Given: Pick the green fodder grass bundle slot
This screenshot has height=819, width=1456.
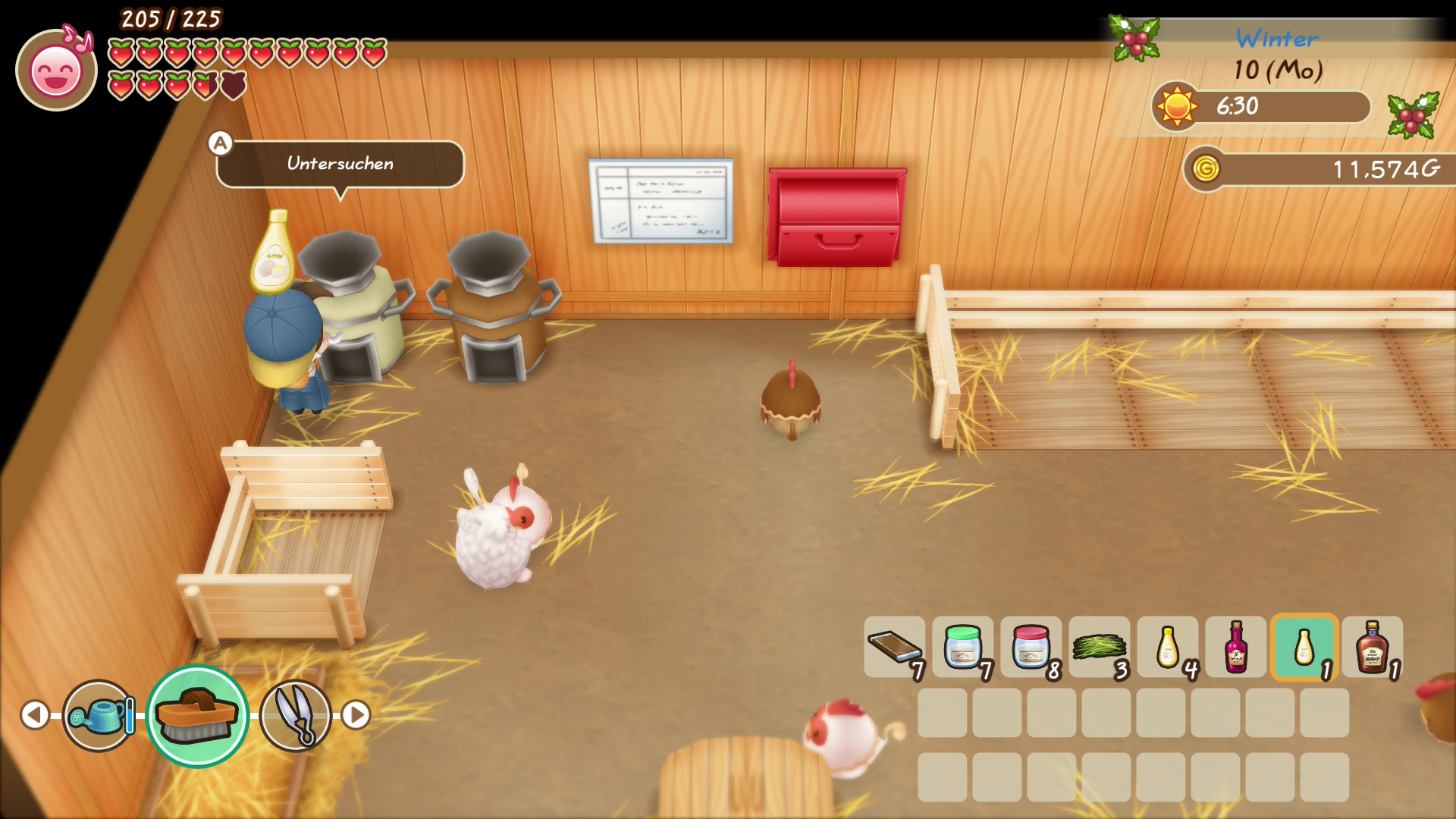Looking at the screenshot, I should coord(1100,647).
